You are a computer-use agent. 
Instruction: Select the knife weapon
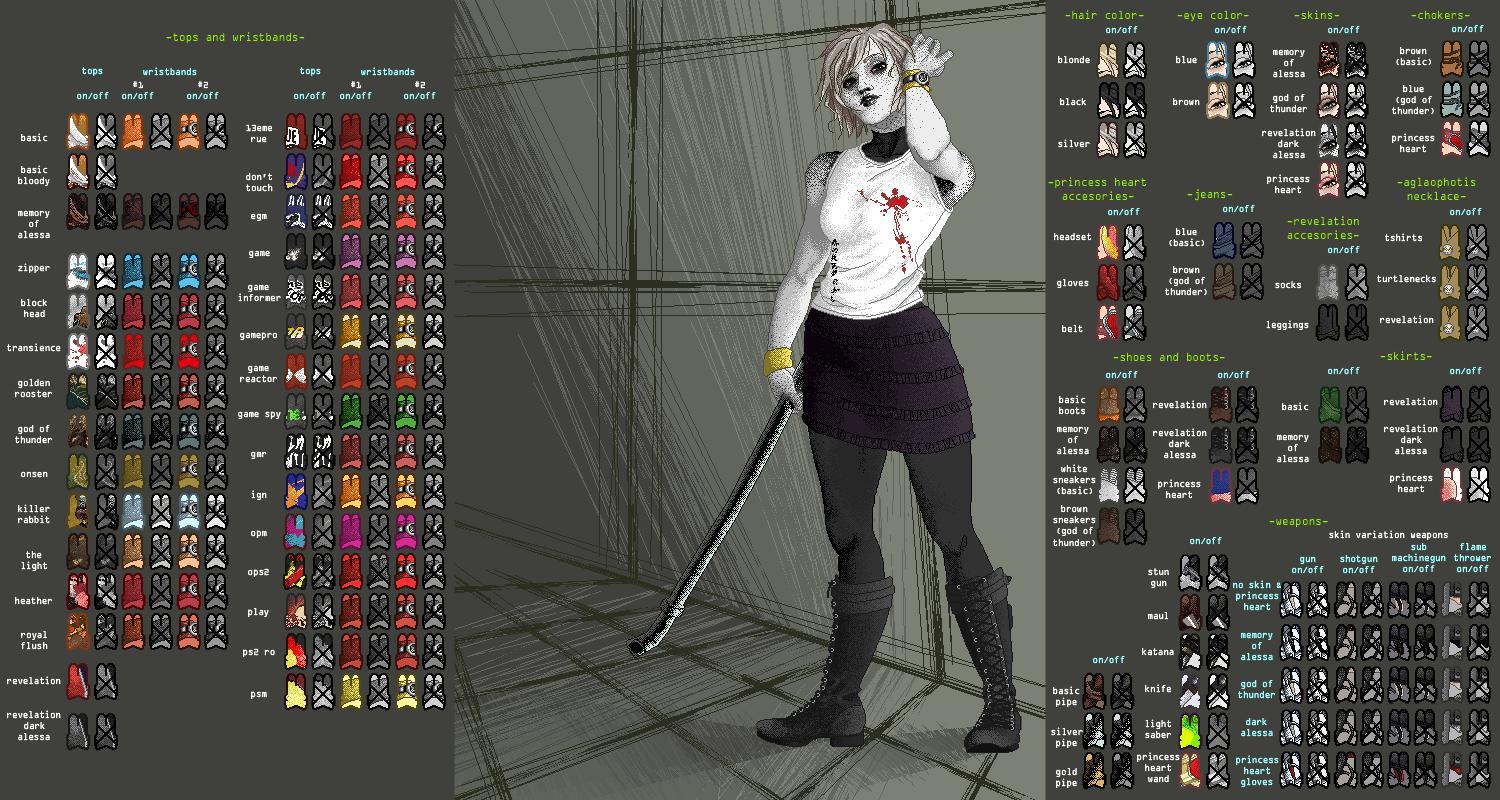1190,688
